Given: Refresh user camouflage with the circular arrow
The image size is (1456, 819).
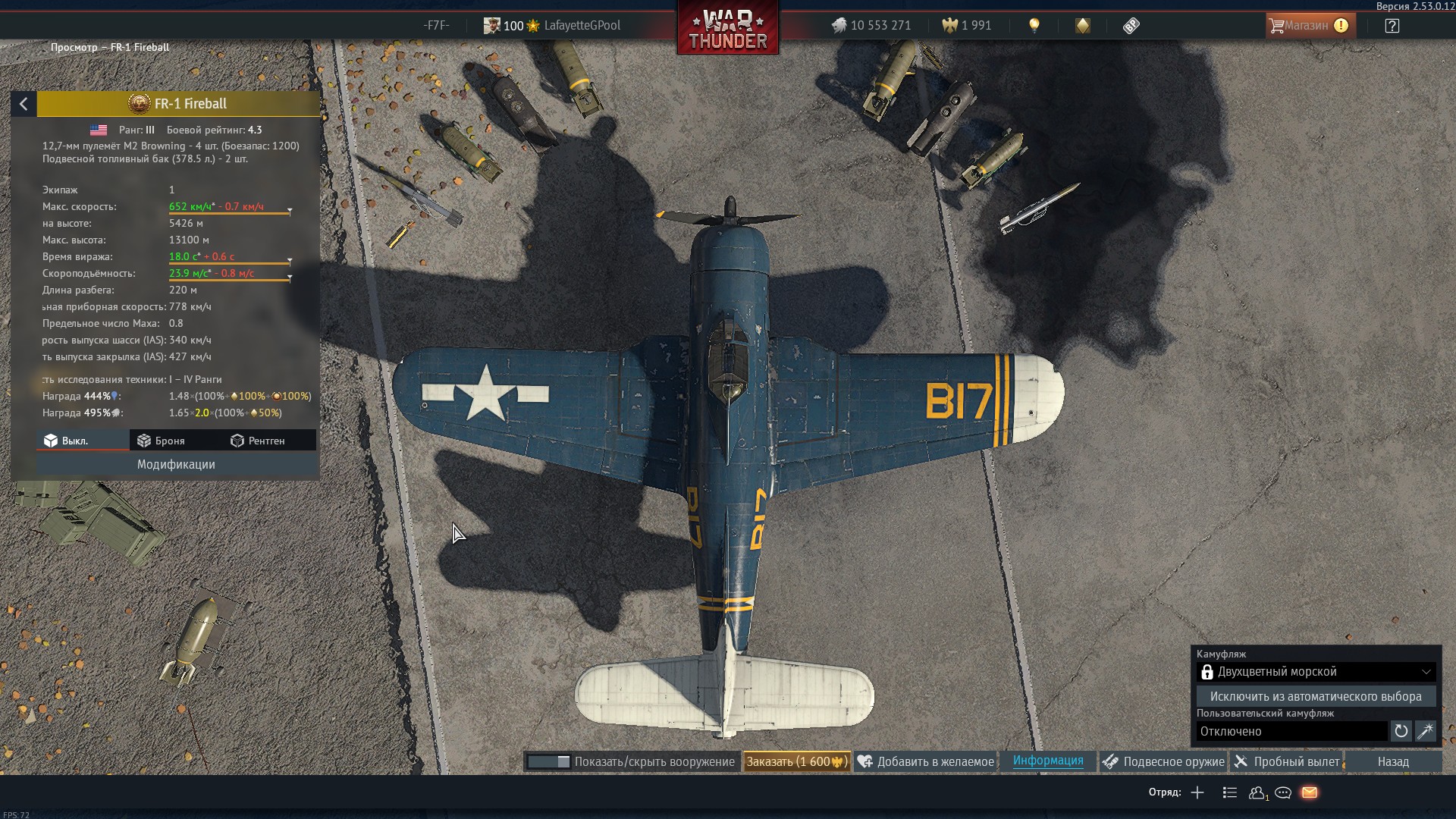Looking at the screenshot, I should (1401, 731).
